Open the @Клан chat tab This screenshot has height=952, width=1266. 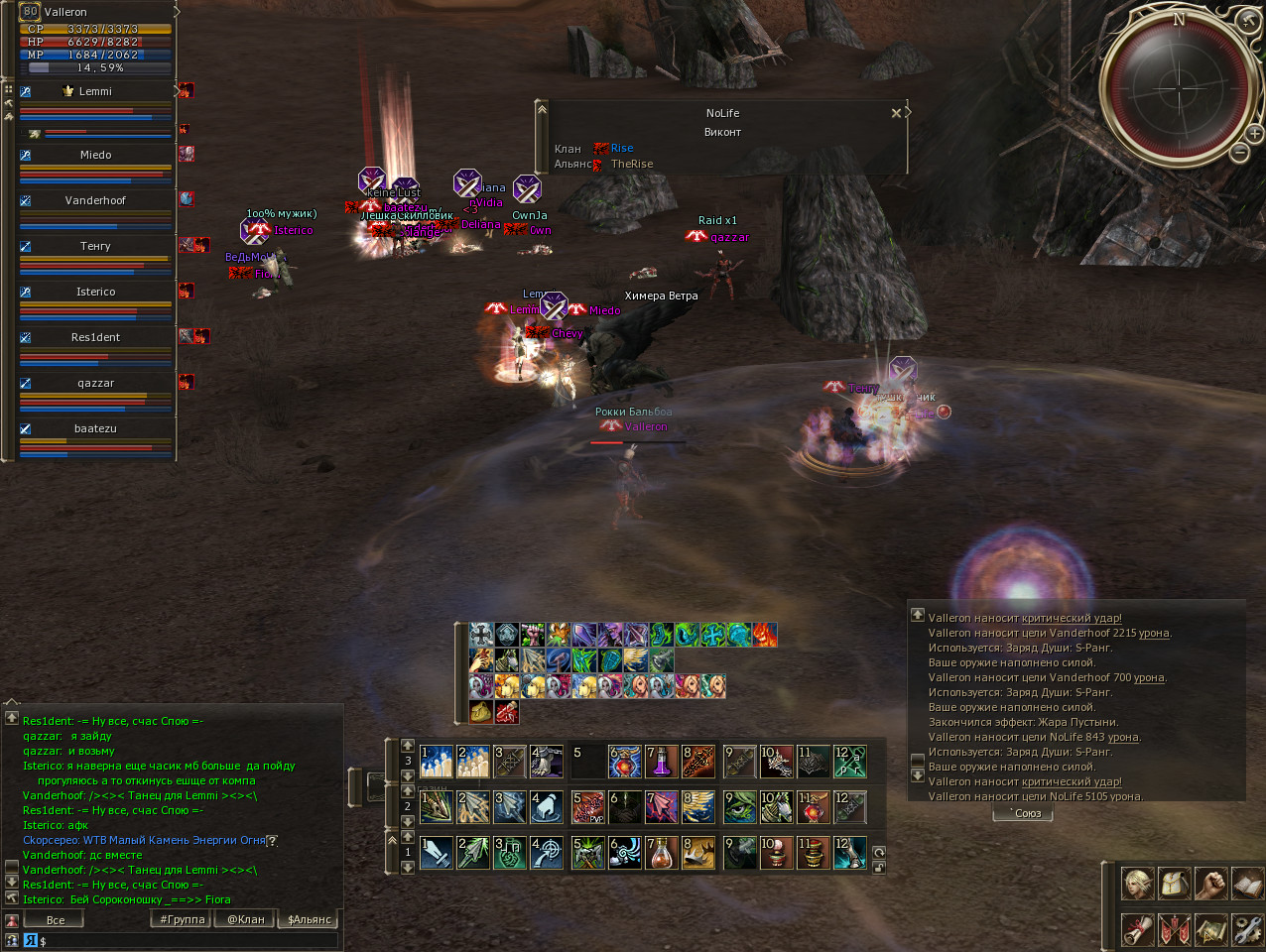(x=246, y=919)
